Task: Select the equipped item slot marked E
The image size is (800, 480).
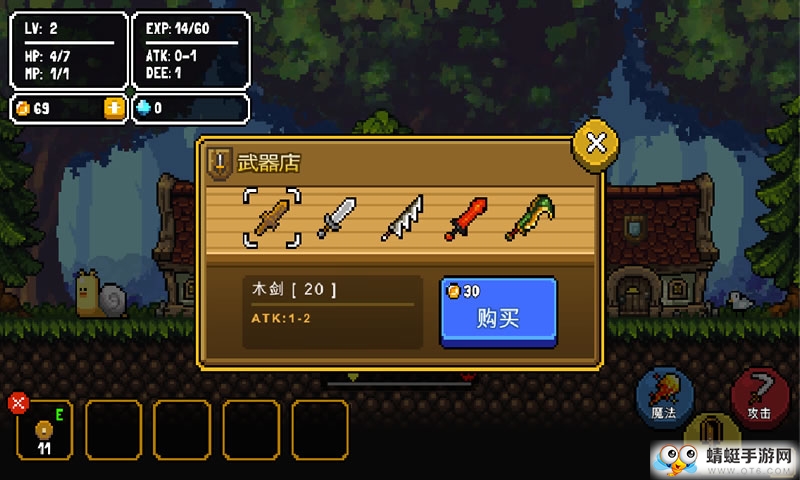Action: pyautogui.click(x=45, y=431)
